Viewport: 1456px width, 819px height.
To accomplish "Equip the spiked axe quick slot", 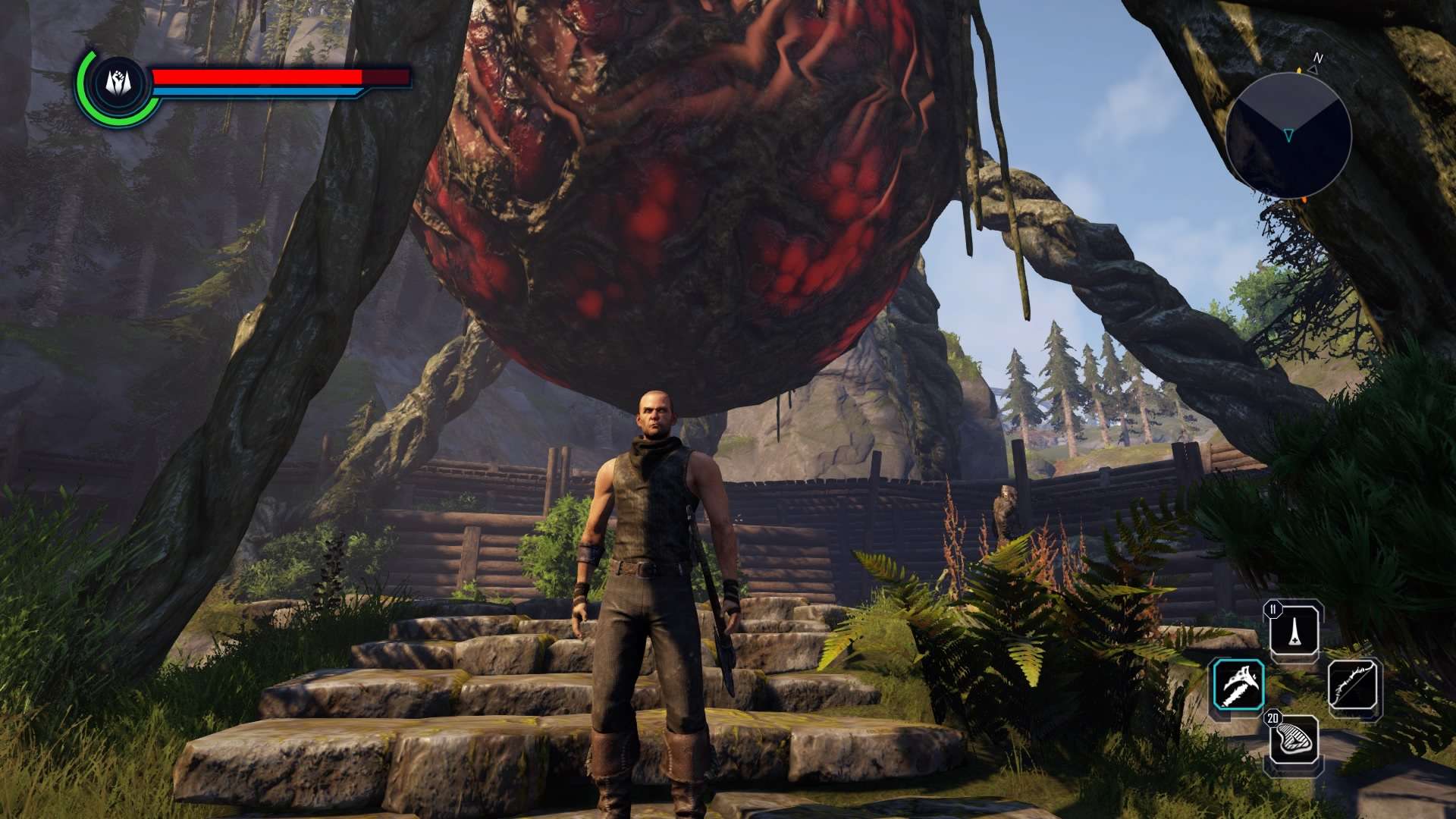I will pos(1238,685).
